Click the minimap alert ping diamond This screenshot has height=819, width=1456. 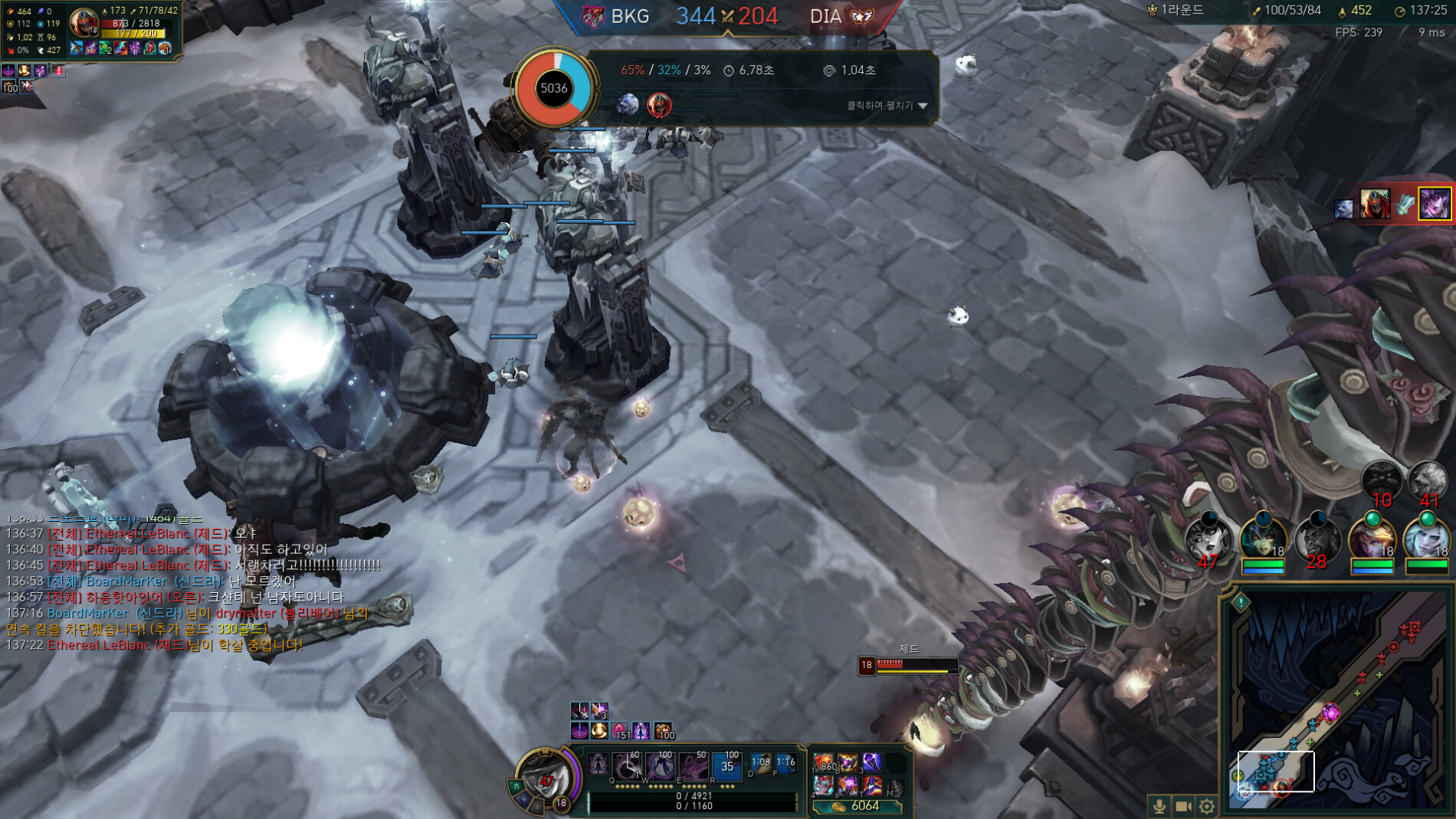coord(1241,602)
